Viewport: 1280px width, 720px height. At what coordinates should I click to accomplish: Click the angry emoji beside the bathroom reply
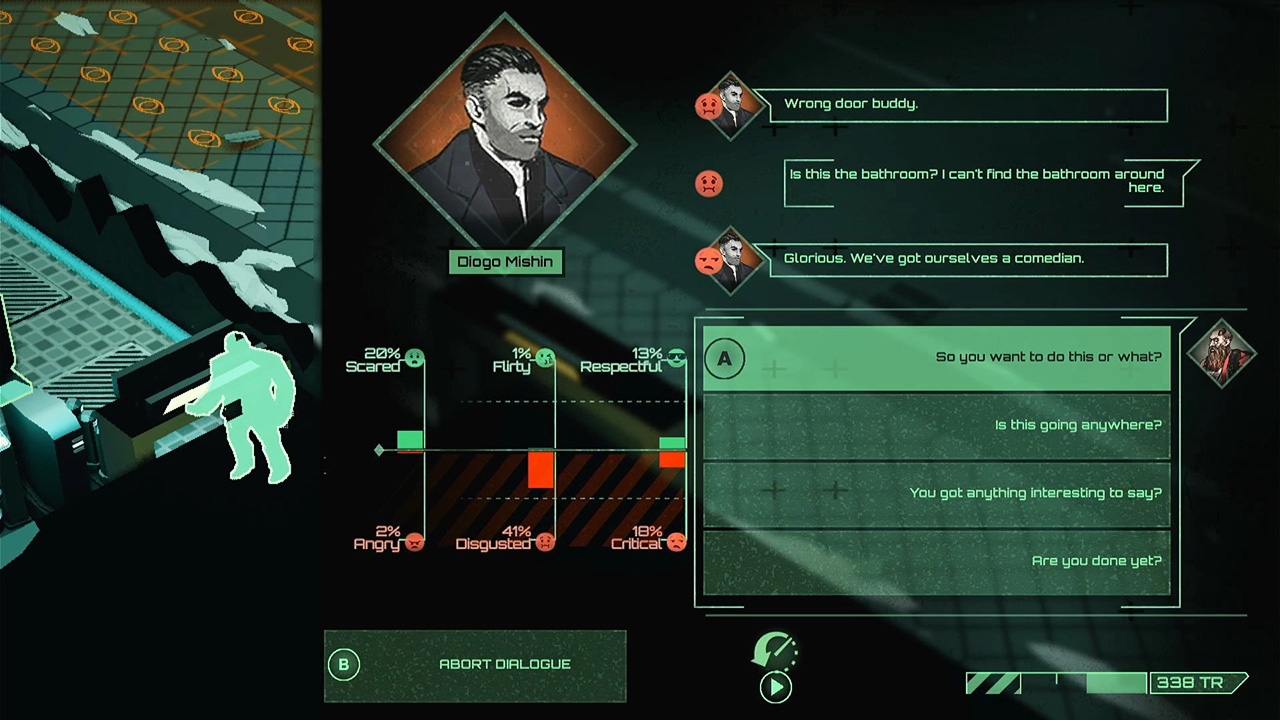pyautogui.click(x=709, y=184)
